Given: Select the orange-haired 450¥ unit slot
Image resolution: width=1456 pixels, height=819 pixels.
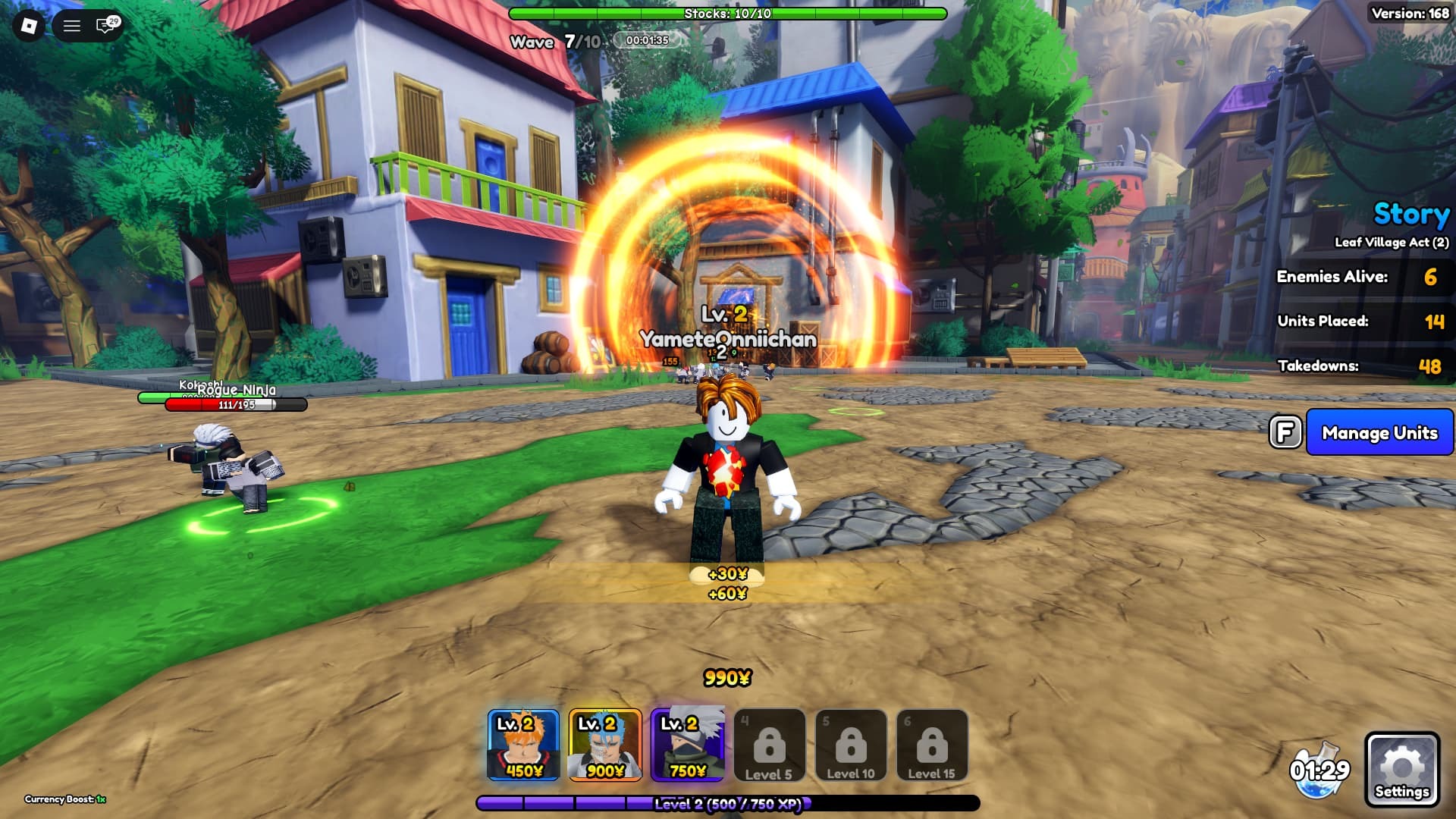Looking at the screenshot, I should [x=523, y=745].
